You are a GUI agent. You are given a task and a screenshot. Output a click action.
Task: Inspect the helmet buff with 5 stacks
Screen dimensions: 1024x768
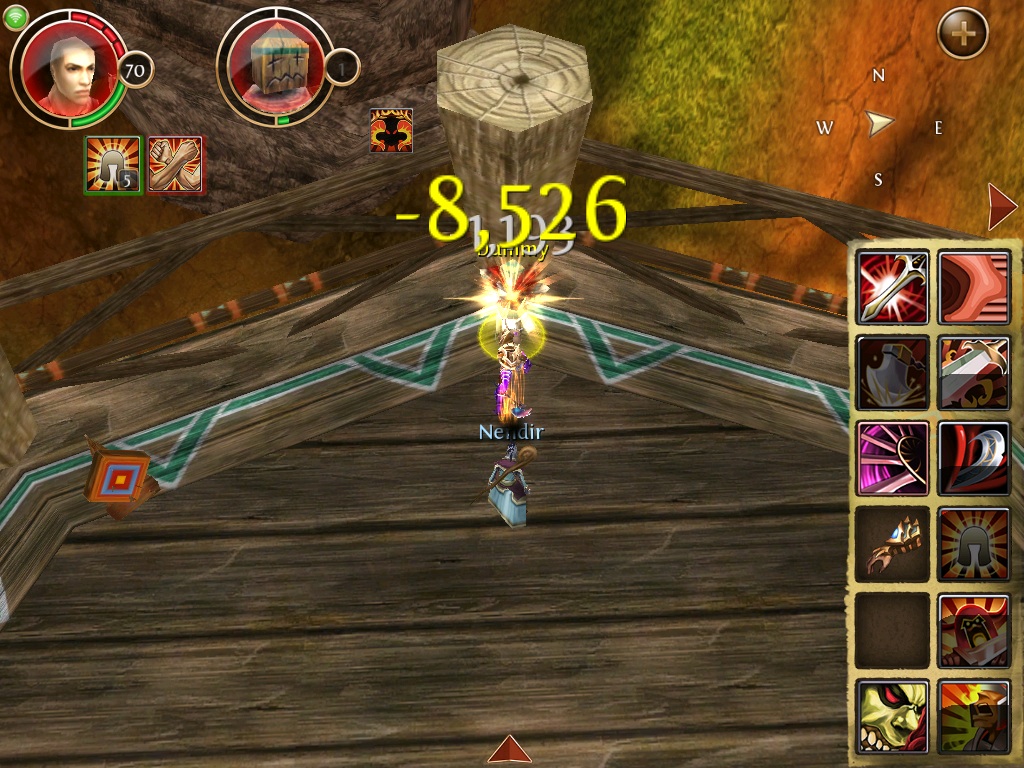click(113, 164)
